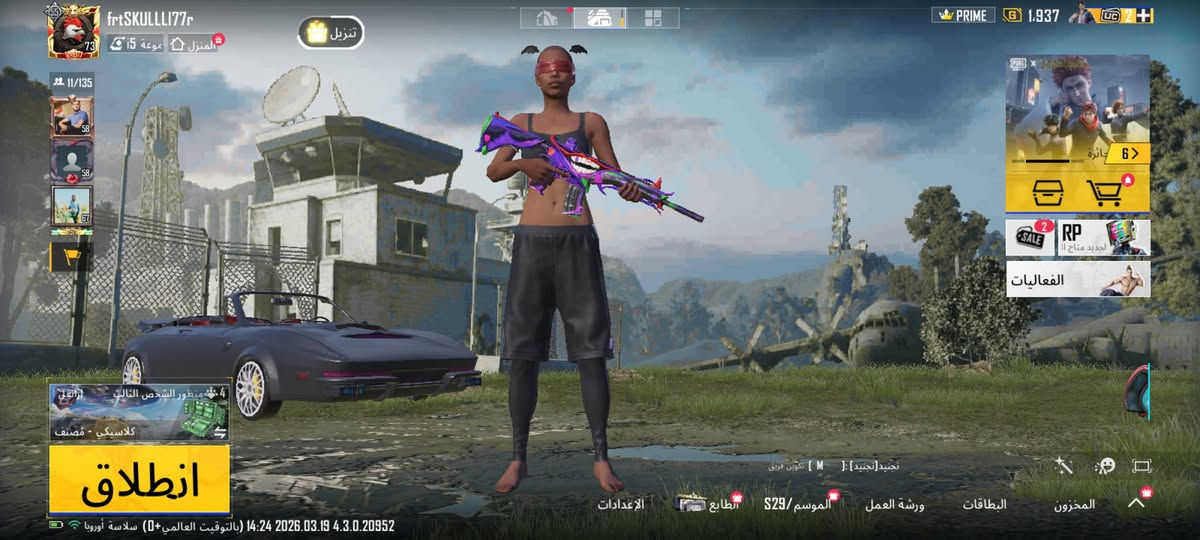Screen dimensions: 1200x540
Task: Open the الفعاليات events banner
Action: click(x=1077, y=280)
